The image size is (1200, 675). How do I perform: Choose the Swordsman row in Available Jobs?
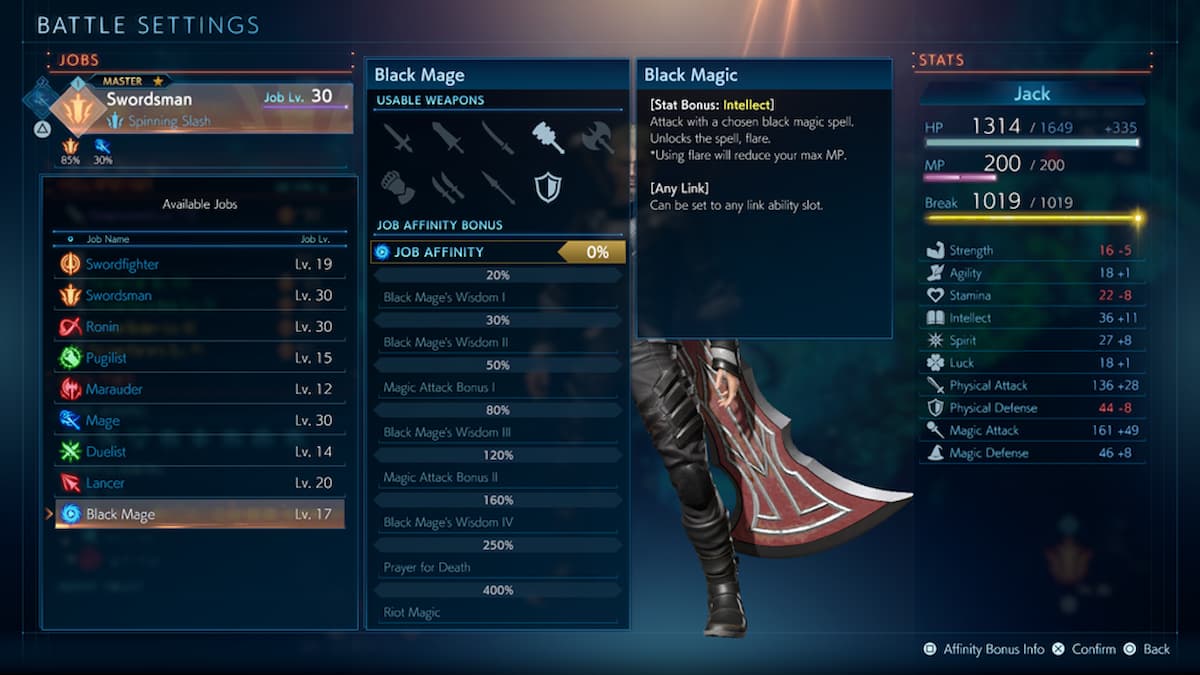click(199, 296)
